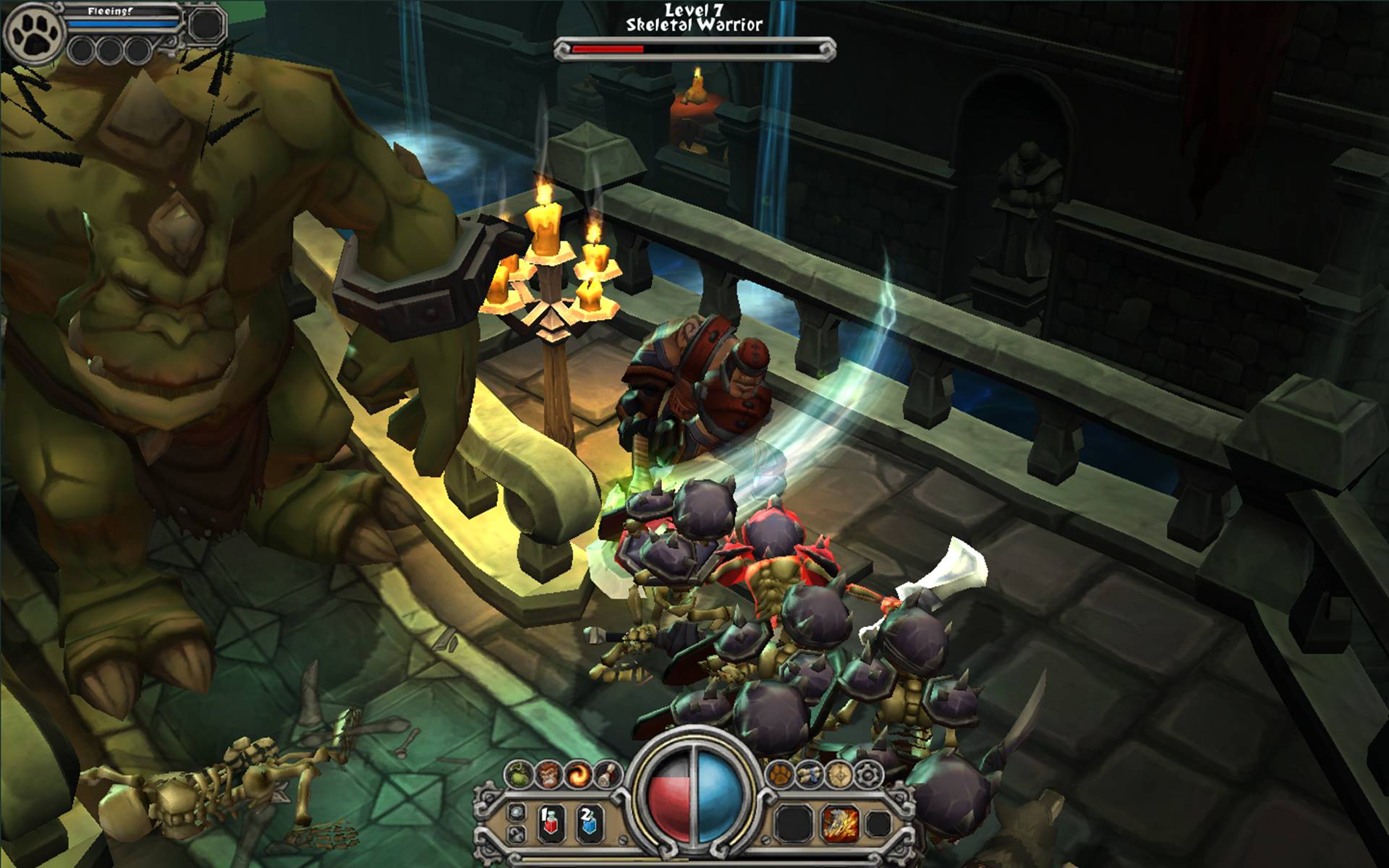Select the fire swirl spell icon
Screen dimensions: 1389x868
point(579,775)
